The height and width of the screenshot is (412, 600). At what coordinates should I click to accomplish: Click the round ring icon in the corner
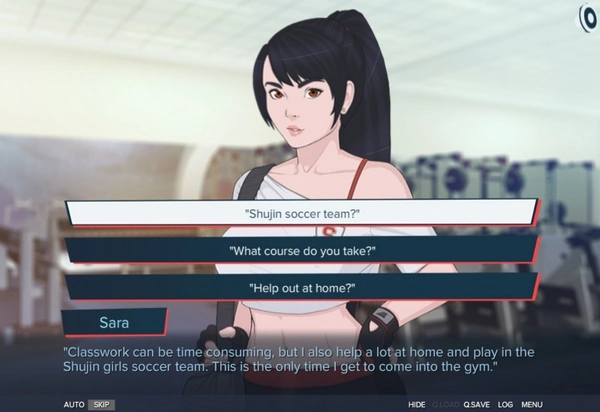(588, 17)
